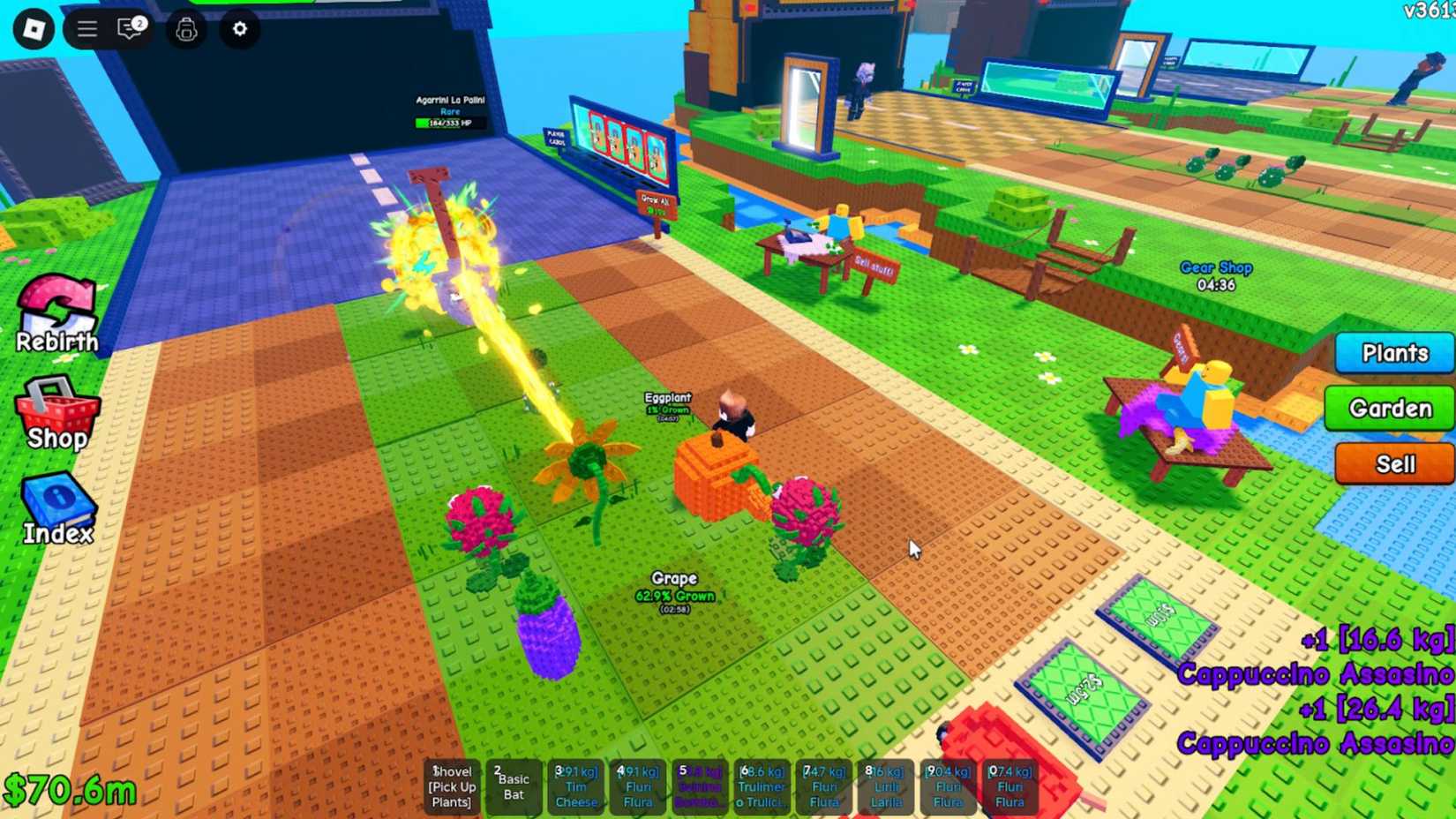This screenshot has height=819, width=1456.
Task: Select Trulimero Trulici in slot 6
Action: pyautogui.click(x=762, y=785)
